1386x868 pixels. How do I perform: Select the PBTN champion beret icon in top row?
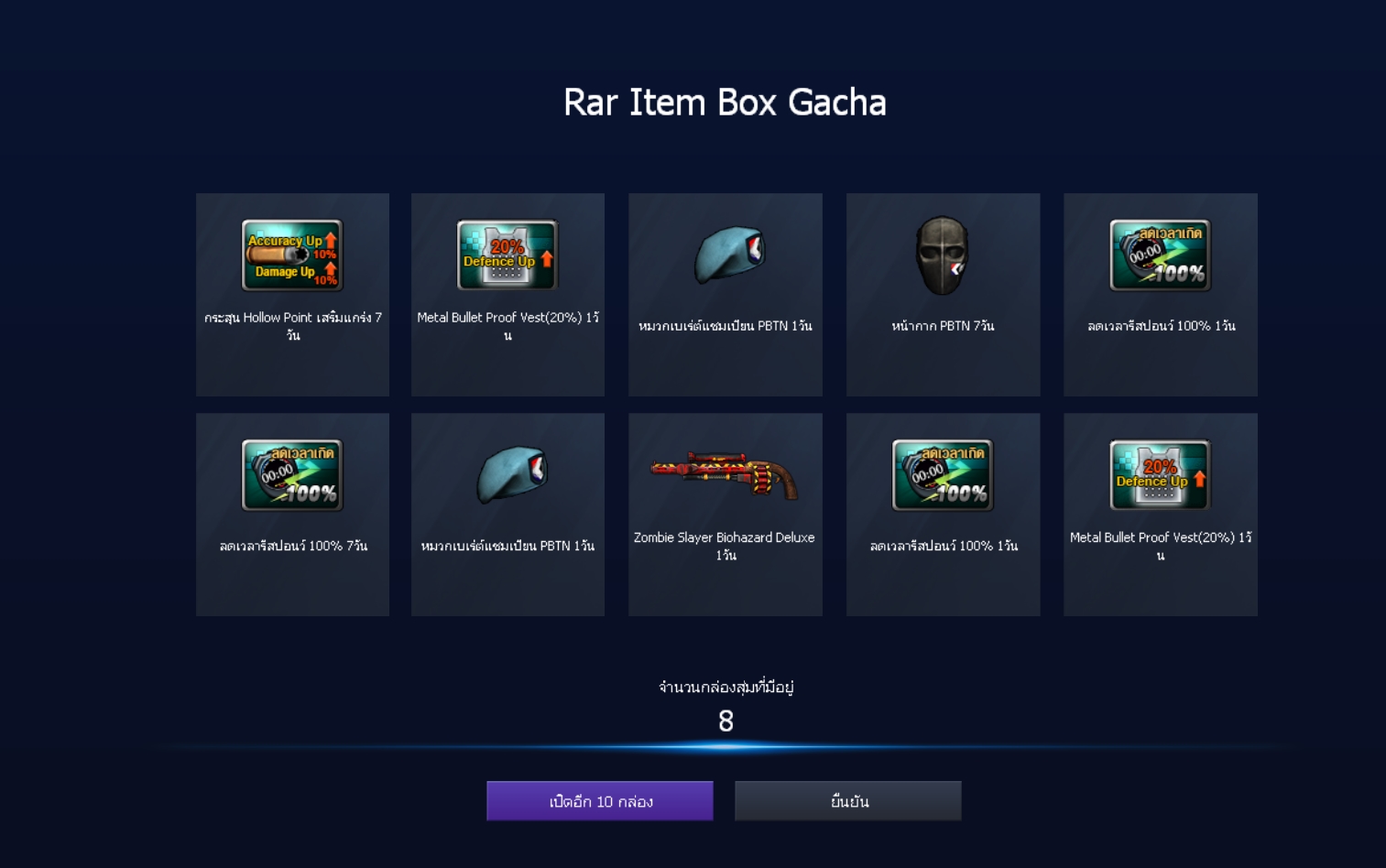click(x=725, y=255)
